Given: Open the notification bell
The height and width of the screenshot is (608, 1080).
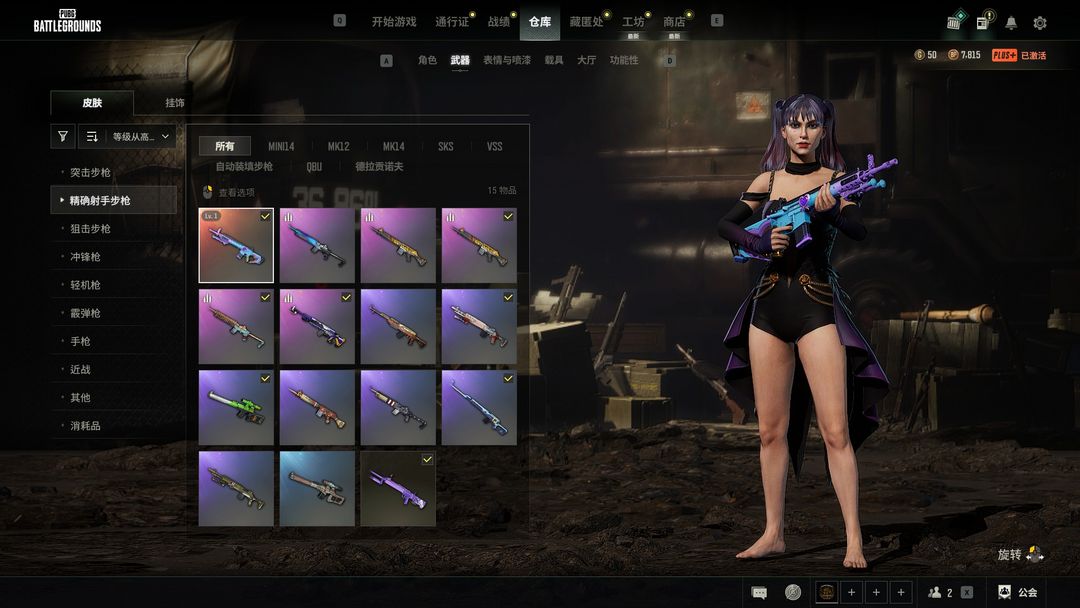Looking at the screenshot, I should [x=1011, y=23].
